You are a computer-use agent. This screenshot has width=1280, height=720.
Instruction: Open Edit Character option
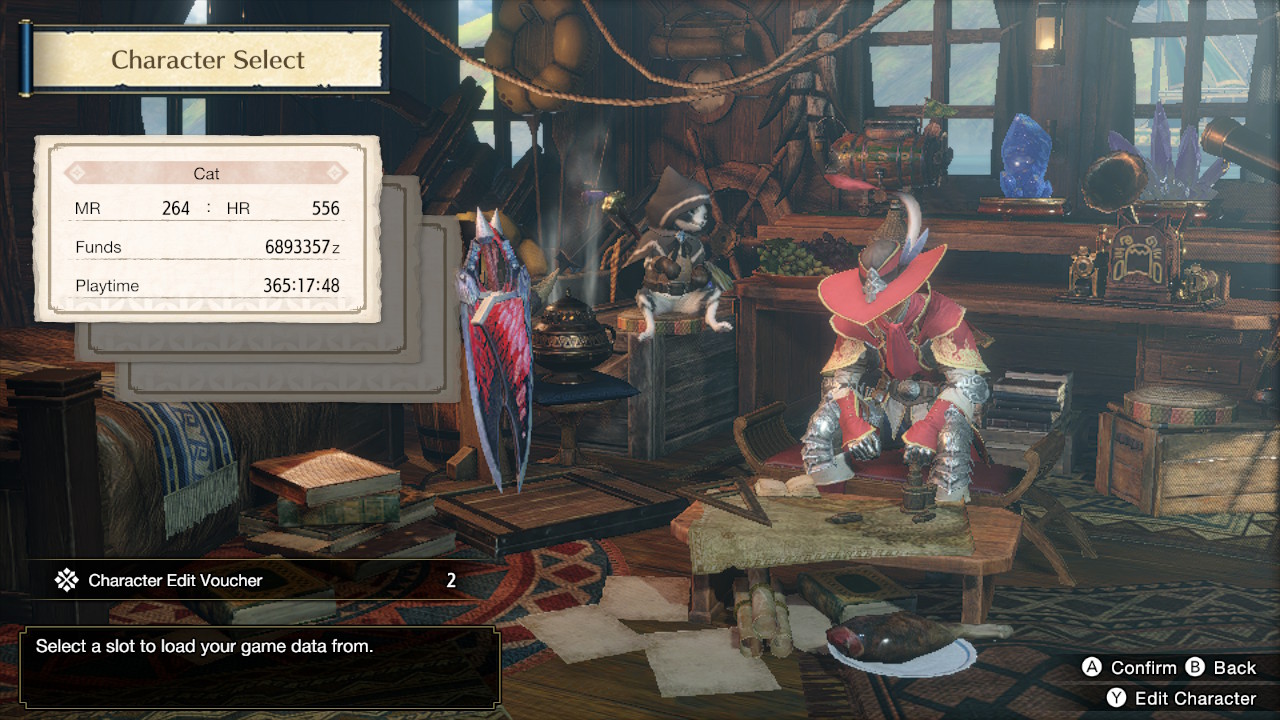click(1181, 698)
